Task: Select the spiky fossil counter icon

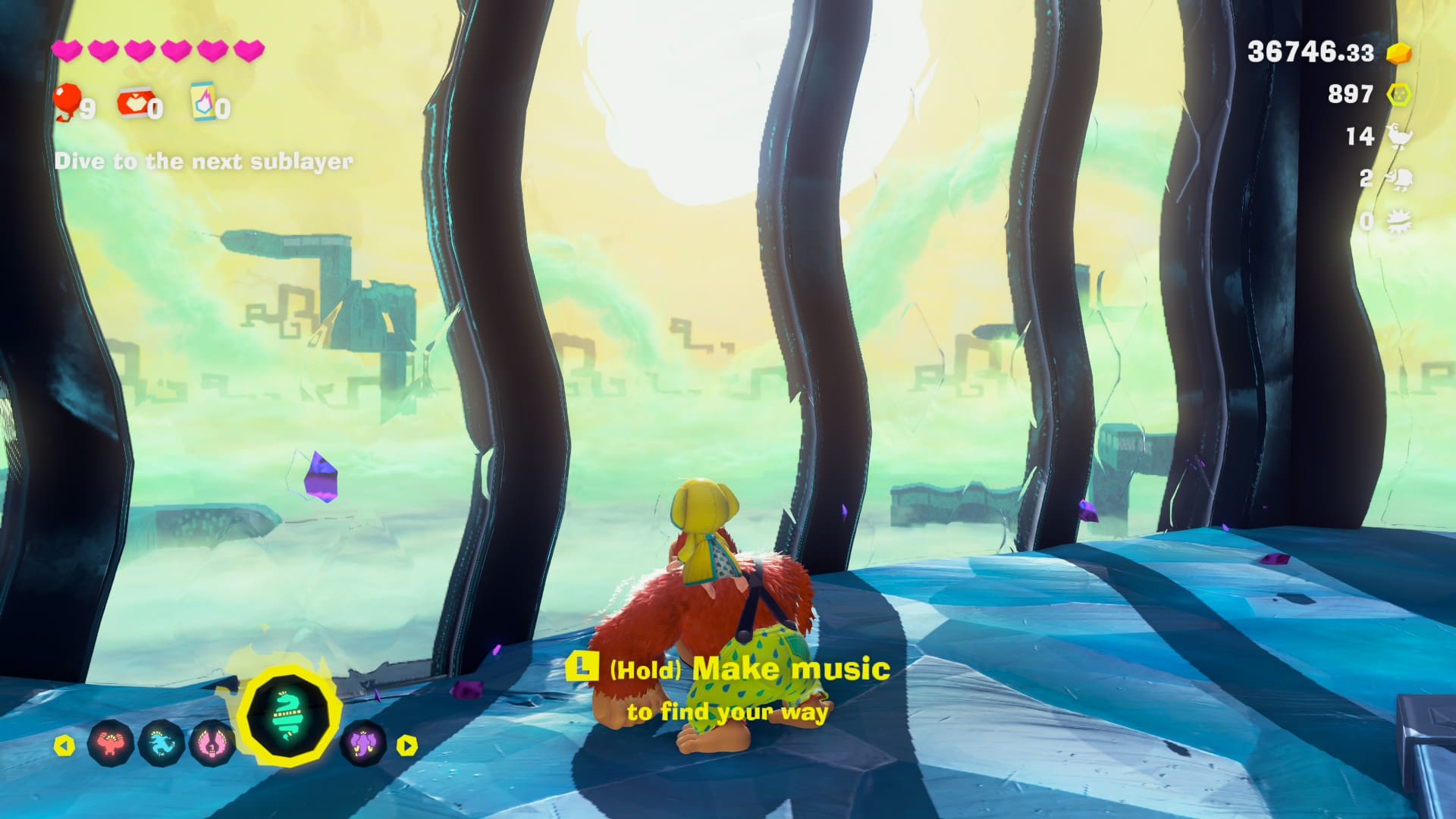Action: click(x=1398, y=221)
